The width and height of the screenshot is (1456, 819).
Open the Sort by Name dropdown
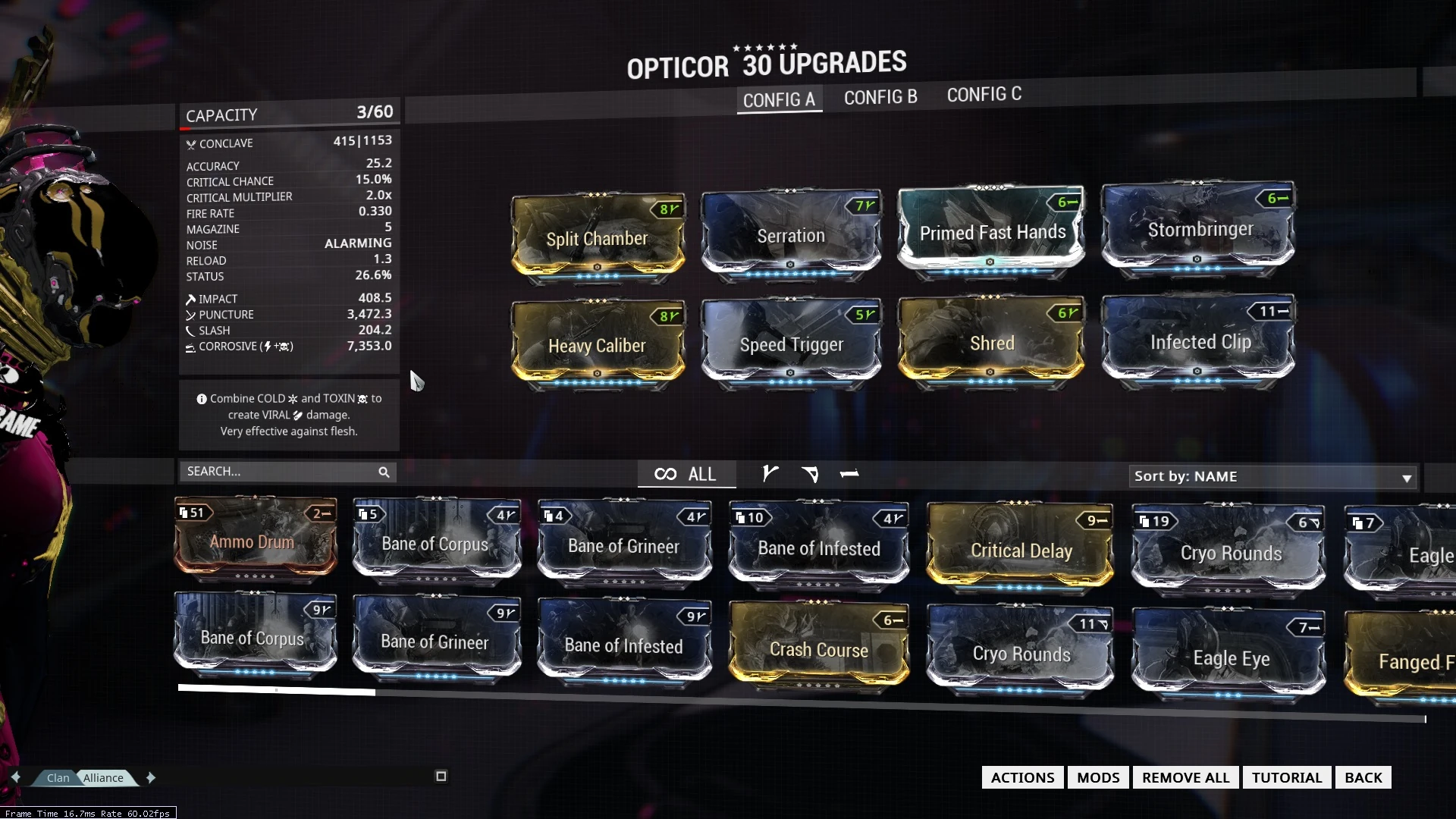coord(1272,476)
